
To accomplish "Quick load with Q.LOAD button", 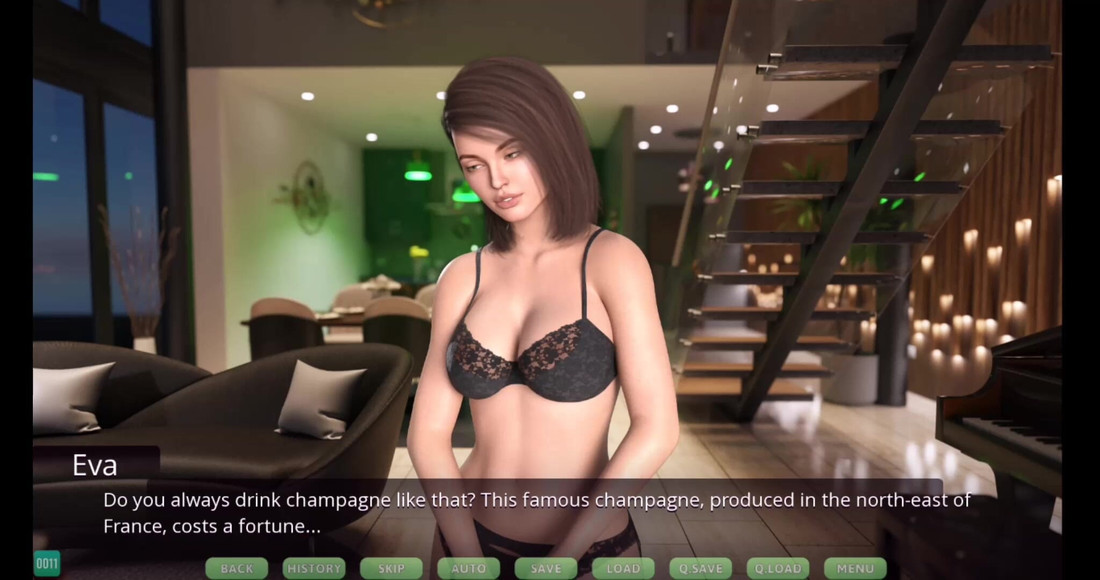I will (x=778, y=568).
